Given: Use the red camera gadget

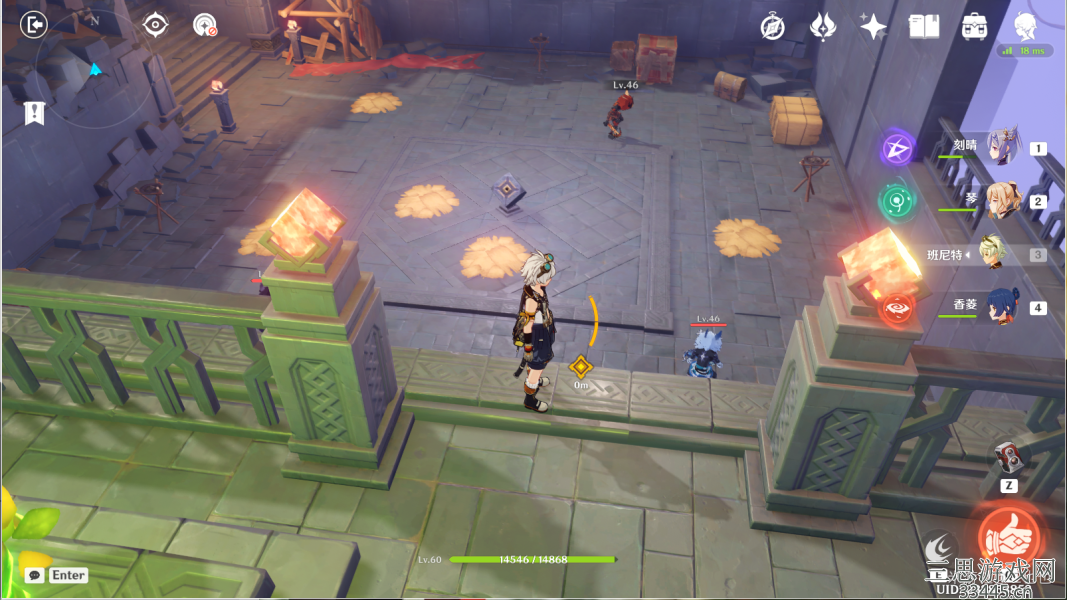Looking at the screenshot, I should pos(1010,458).
